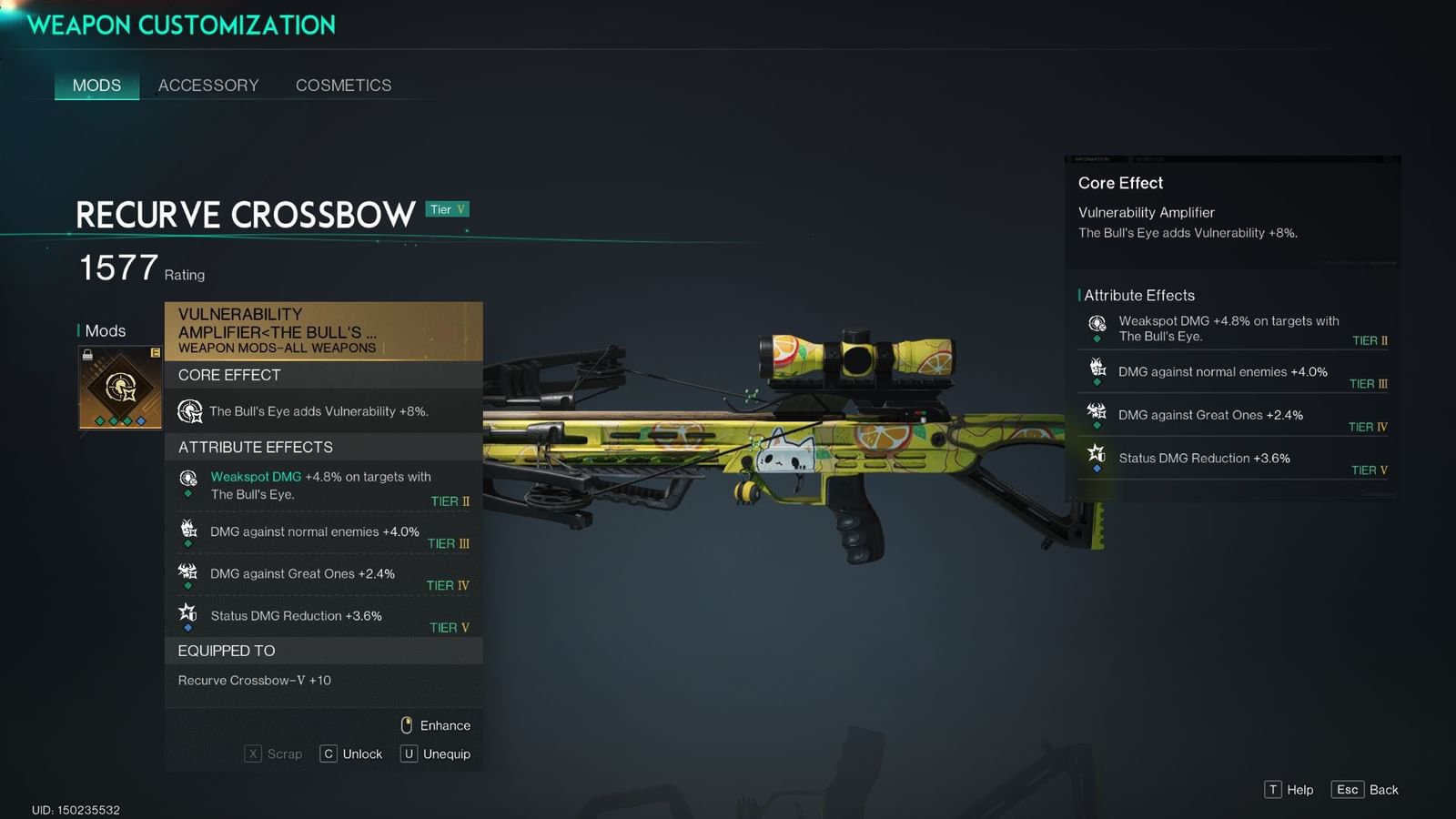This screenshot has height=819, width=1456.
Task: Select the Recurve Crossbow-V +10 entry
Action: (253, 680)
